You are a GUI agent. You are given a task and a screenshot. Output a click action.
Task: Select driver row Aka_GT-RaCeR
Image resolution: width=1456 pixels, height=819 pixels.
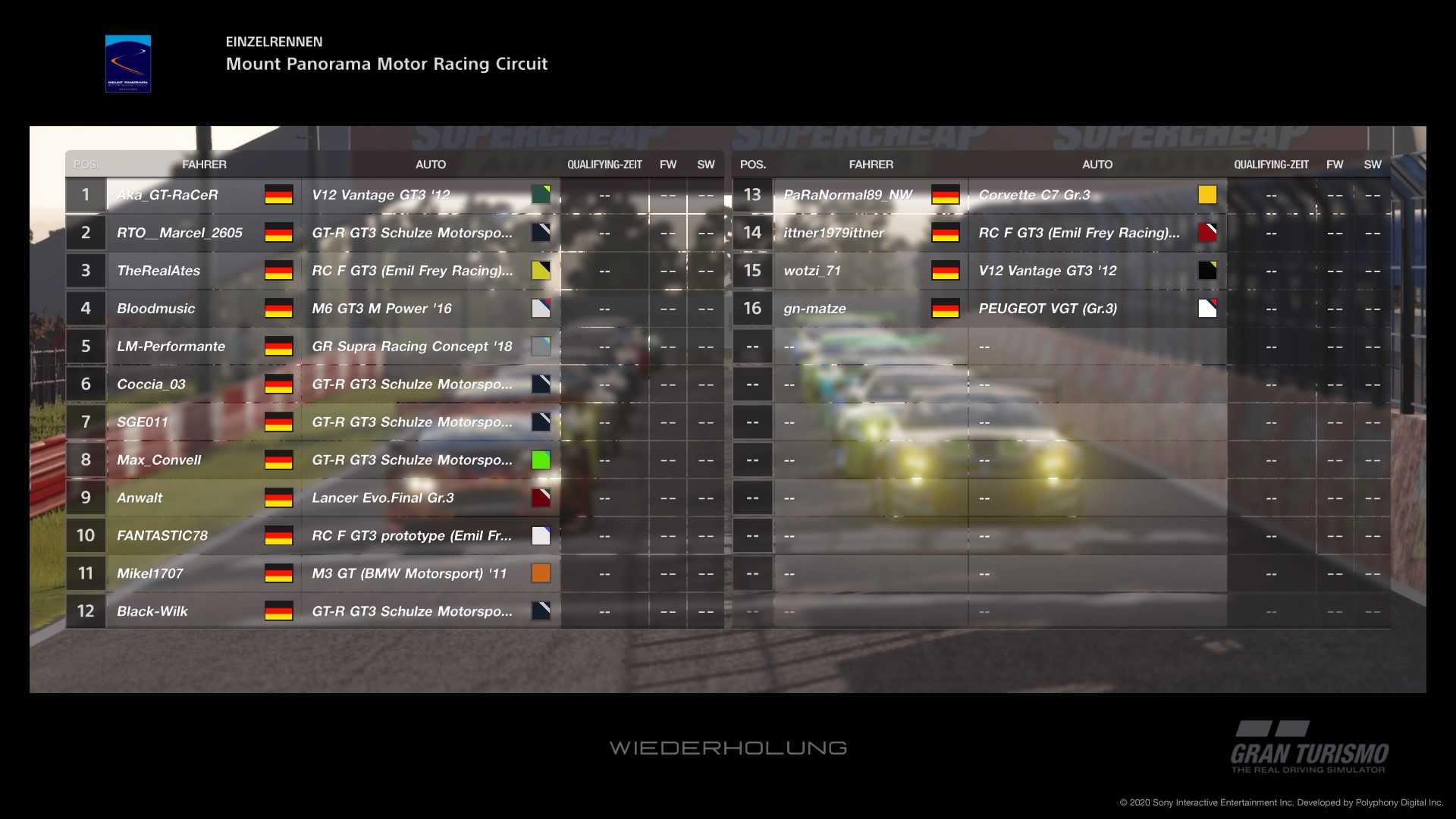168,195
